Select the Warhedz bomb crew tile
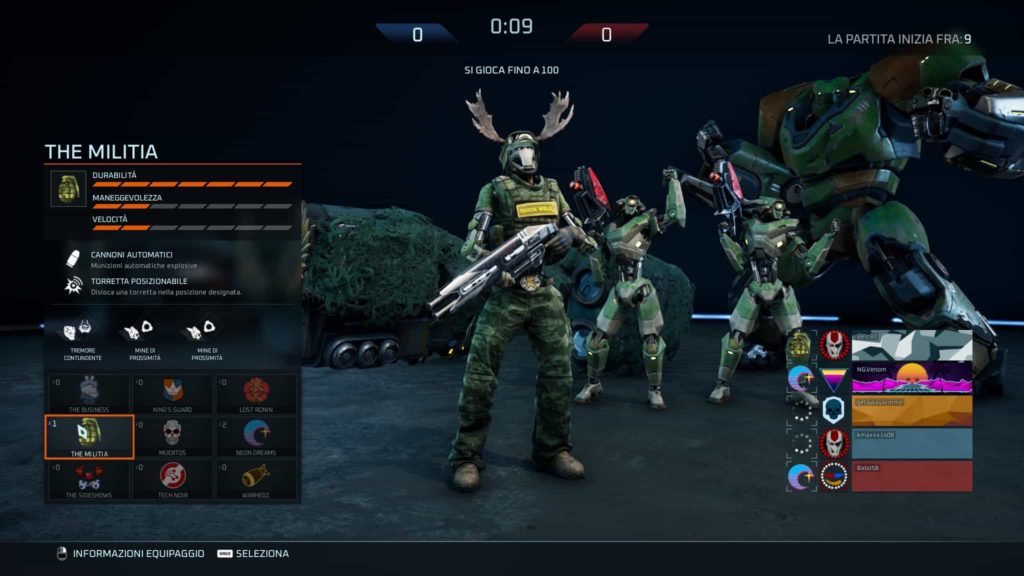 tap(255, 479)
